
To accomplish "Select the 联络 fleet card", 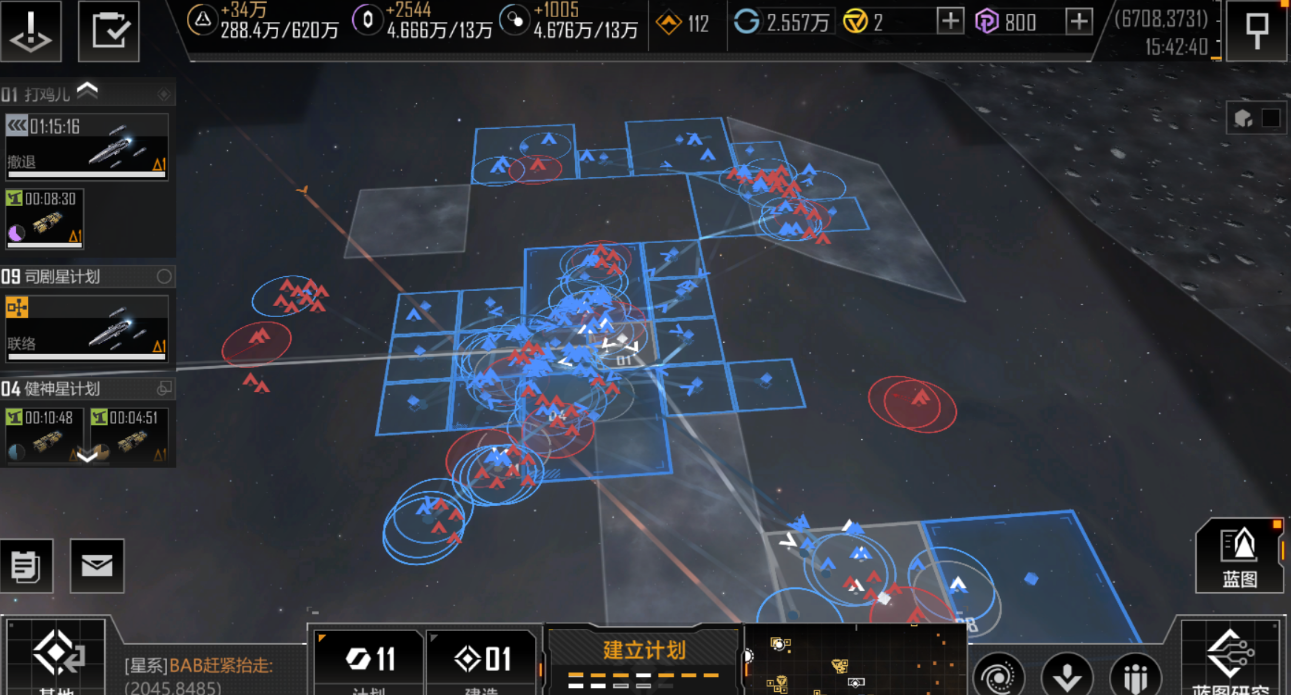I will coord(86,328).
